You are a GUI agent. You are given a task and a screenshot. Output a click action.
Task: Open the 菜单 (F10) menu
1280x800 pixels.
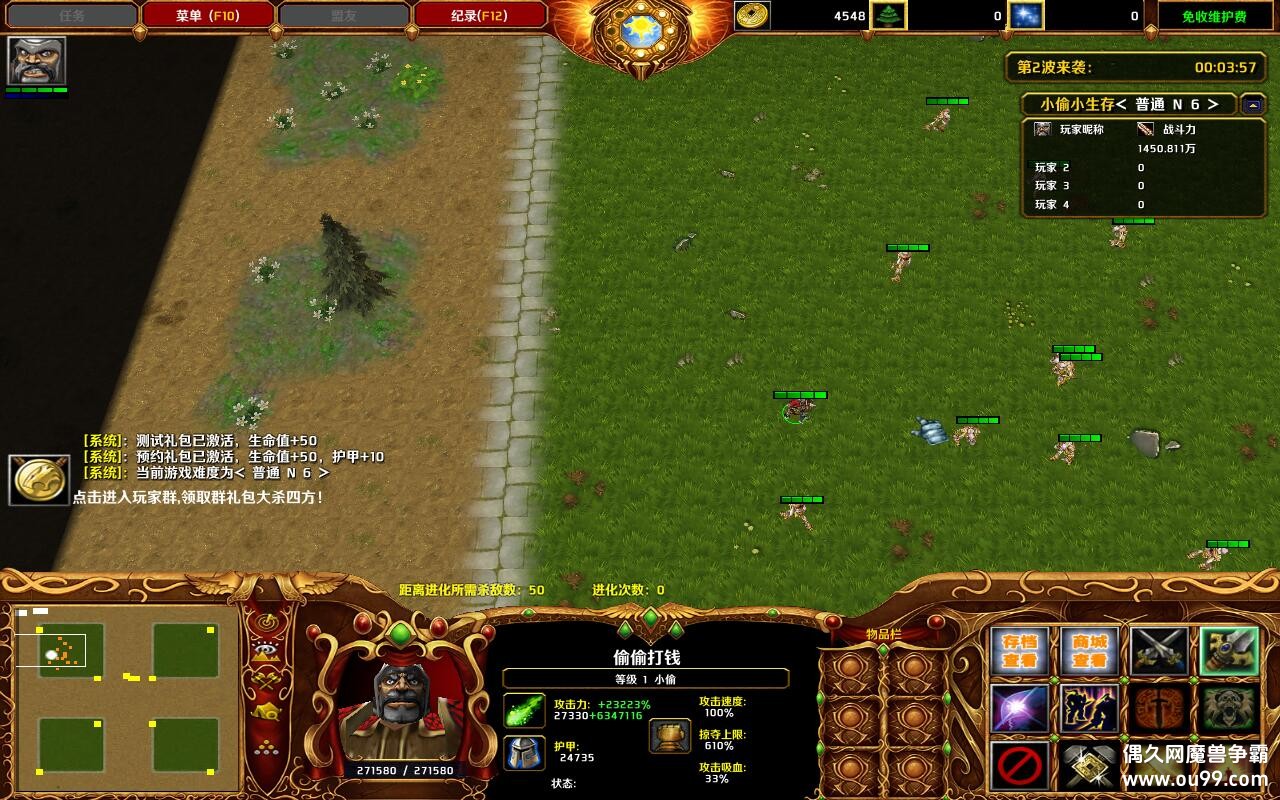207,15
